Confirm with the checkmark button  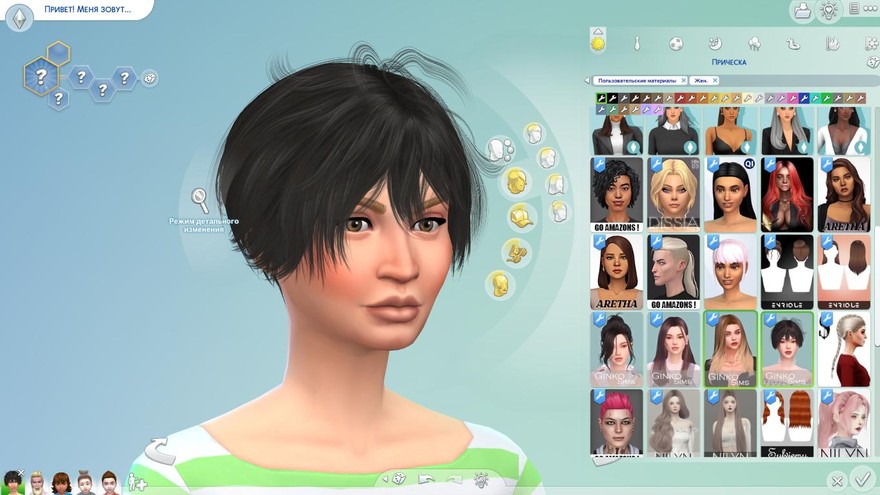tap(863, 481)
